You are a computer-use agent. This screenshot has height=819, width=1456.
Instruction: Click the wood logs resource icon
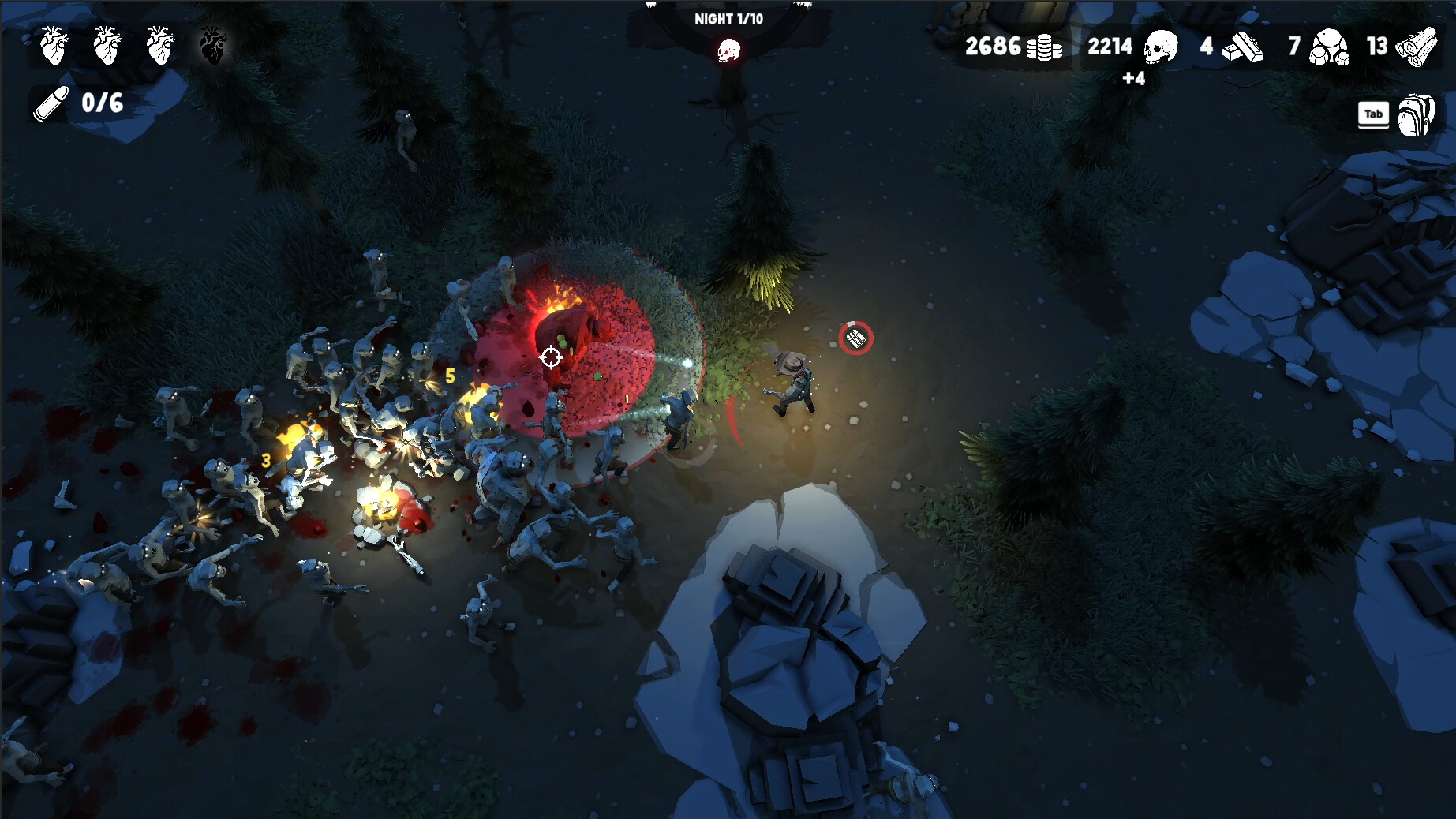[1417, 47]
